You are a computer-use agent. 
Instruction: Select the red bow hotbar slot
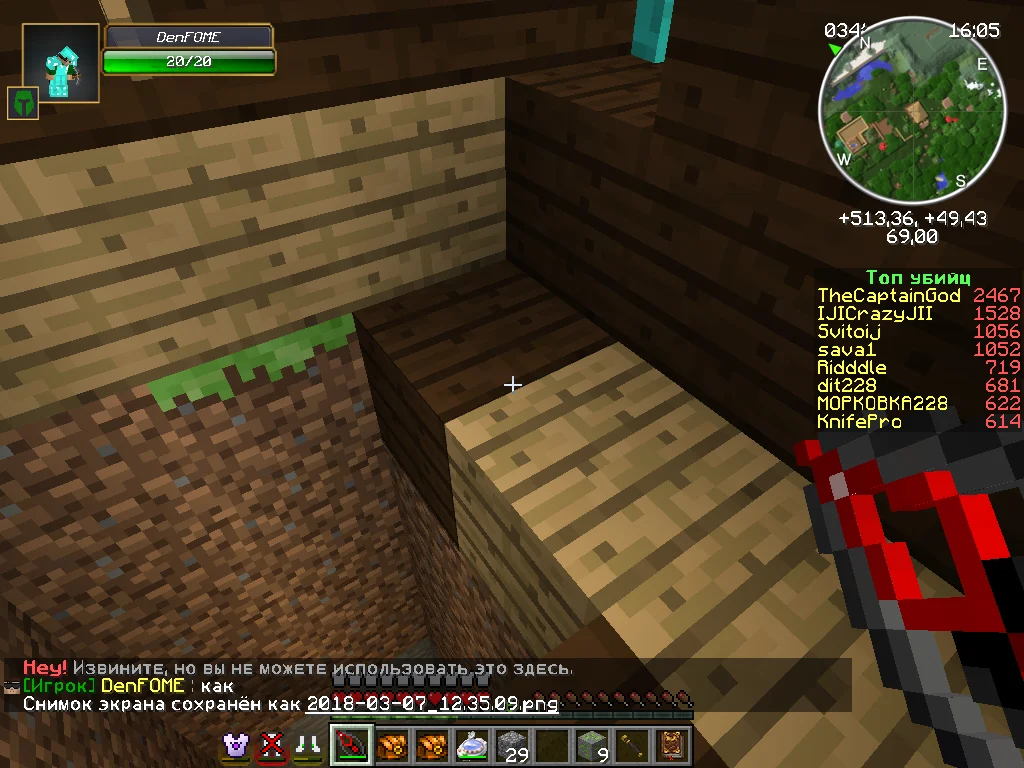tap(353, 746)
